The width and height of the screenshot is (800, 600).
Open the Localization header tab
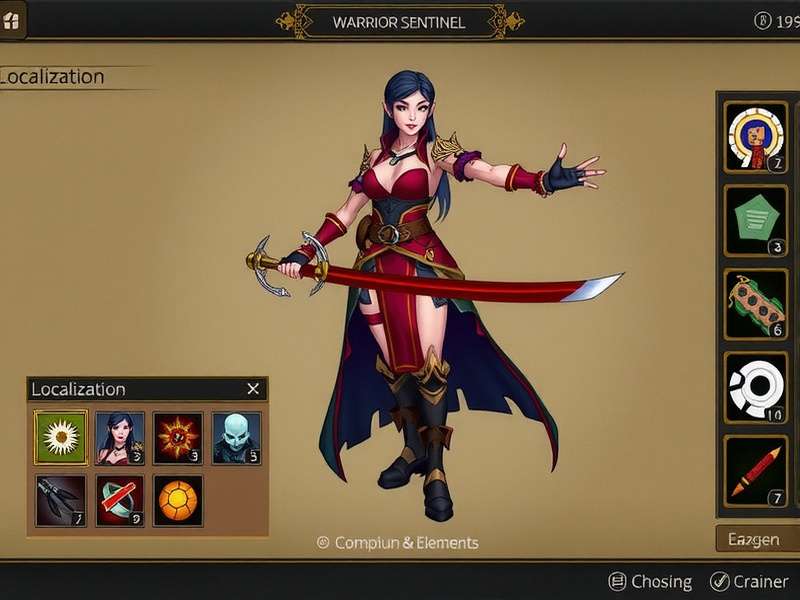[x=54, y=77]
